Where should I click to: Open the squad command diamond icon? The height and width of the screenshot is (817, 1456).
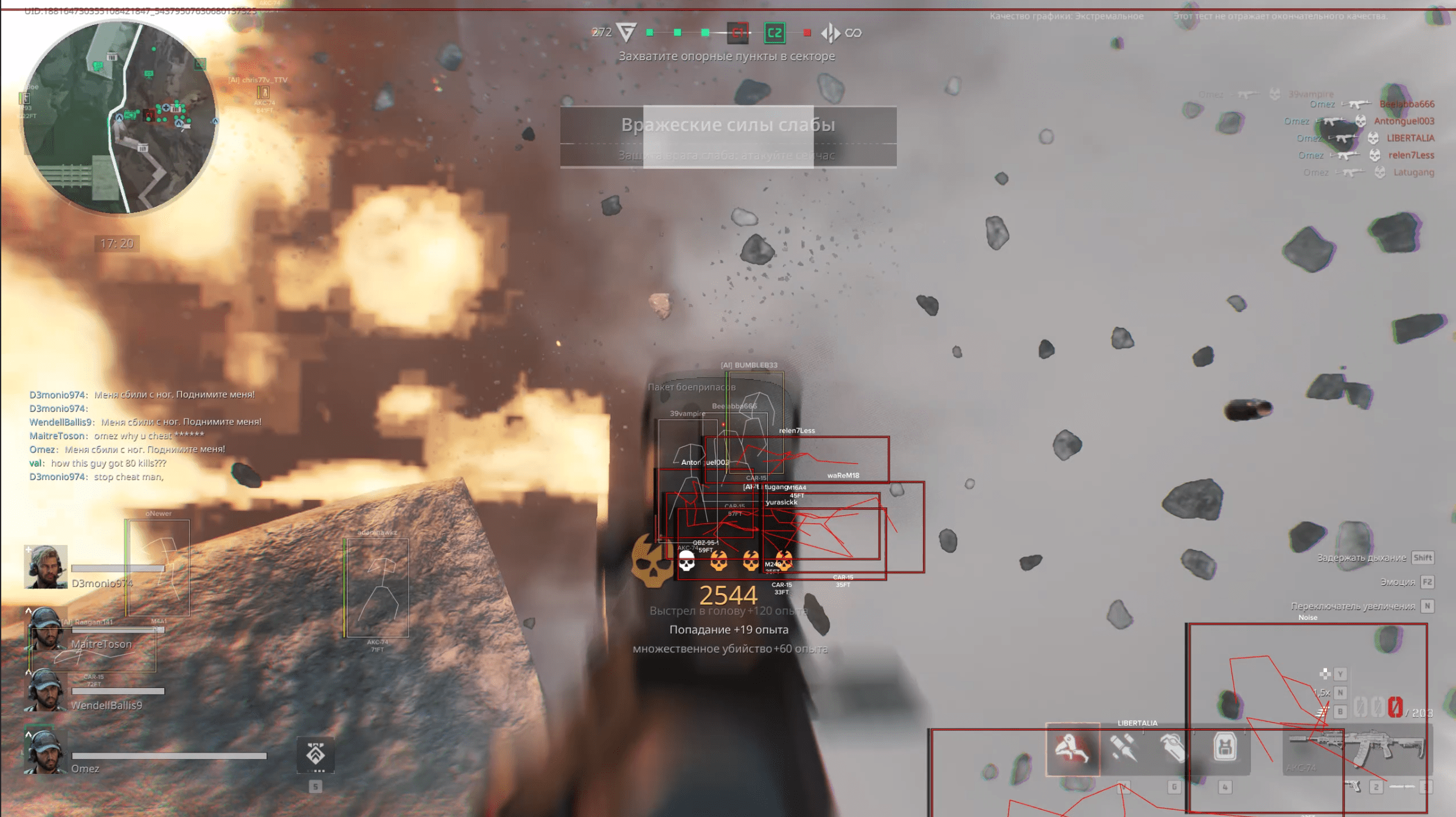[315, 755]
